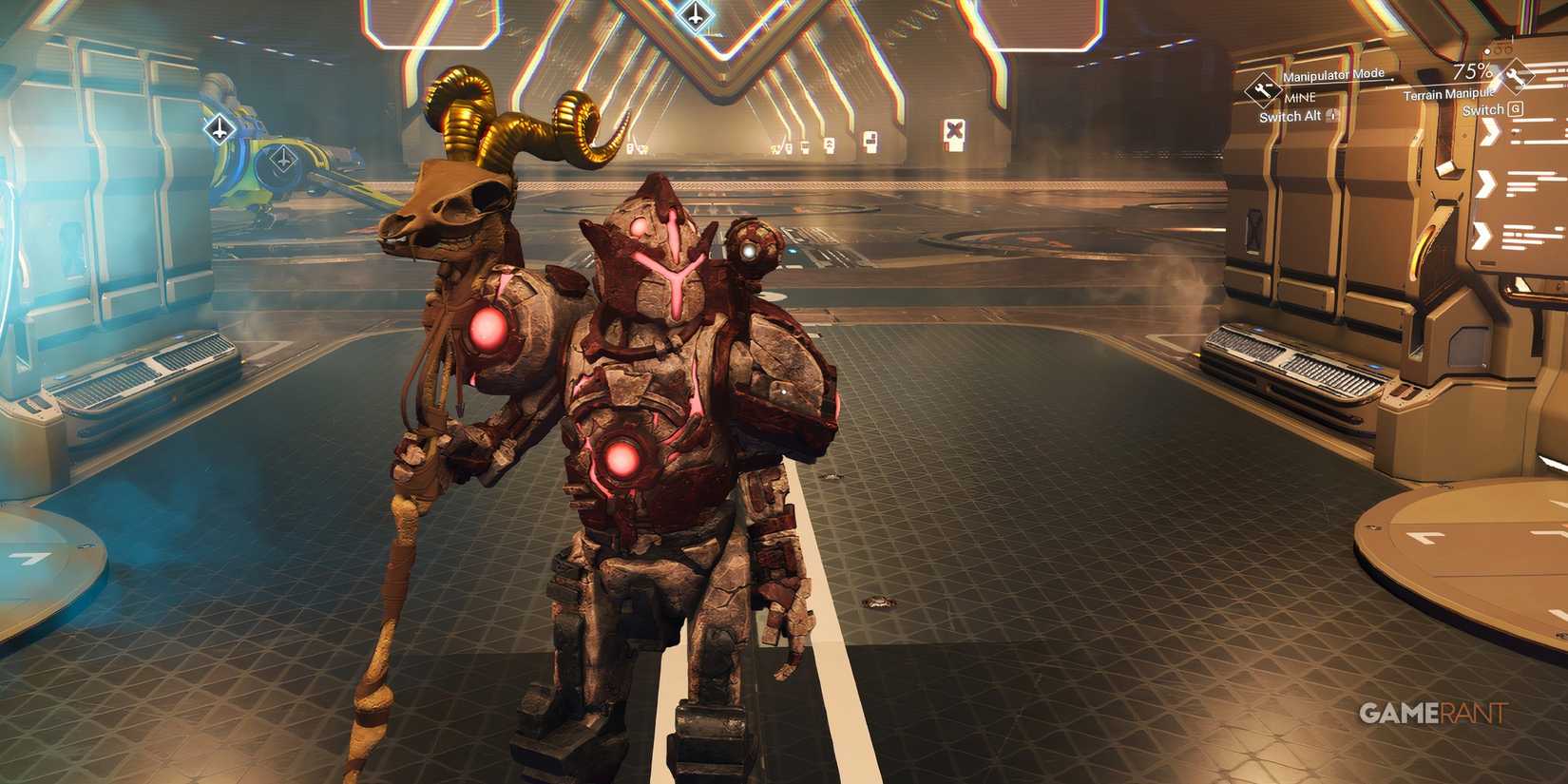Image resolution: width=1568 pixels, height=784 pixels.
Task: Expand the middle chevron on the right wall panel
Action: click(1485, 182)
